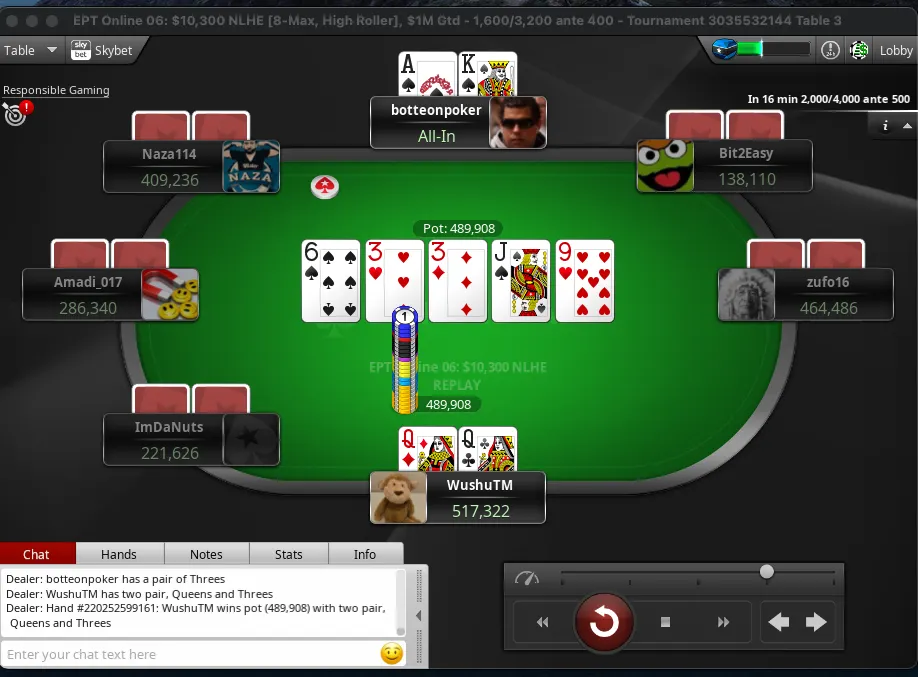
Task: Click the 24h limit icon
Action: pyautogui.click(x=830, y=50)
